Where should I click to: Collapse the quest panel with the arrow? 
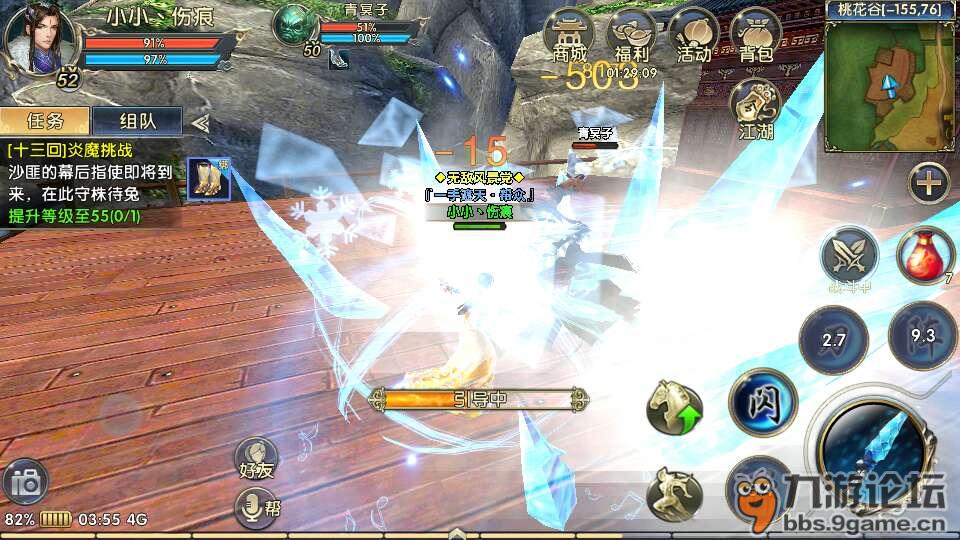pos(200,122)
